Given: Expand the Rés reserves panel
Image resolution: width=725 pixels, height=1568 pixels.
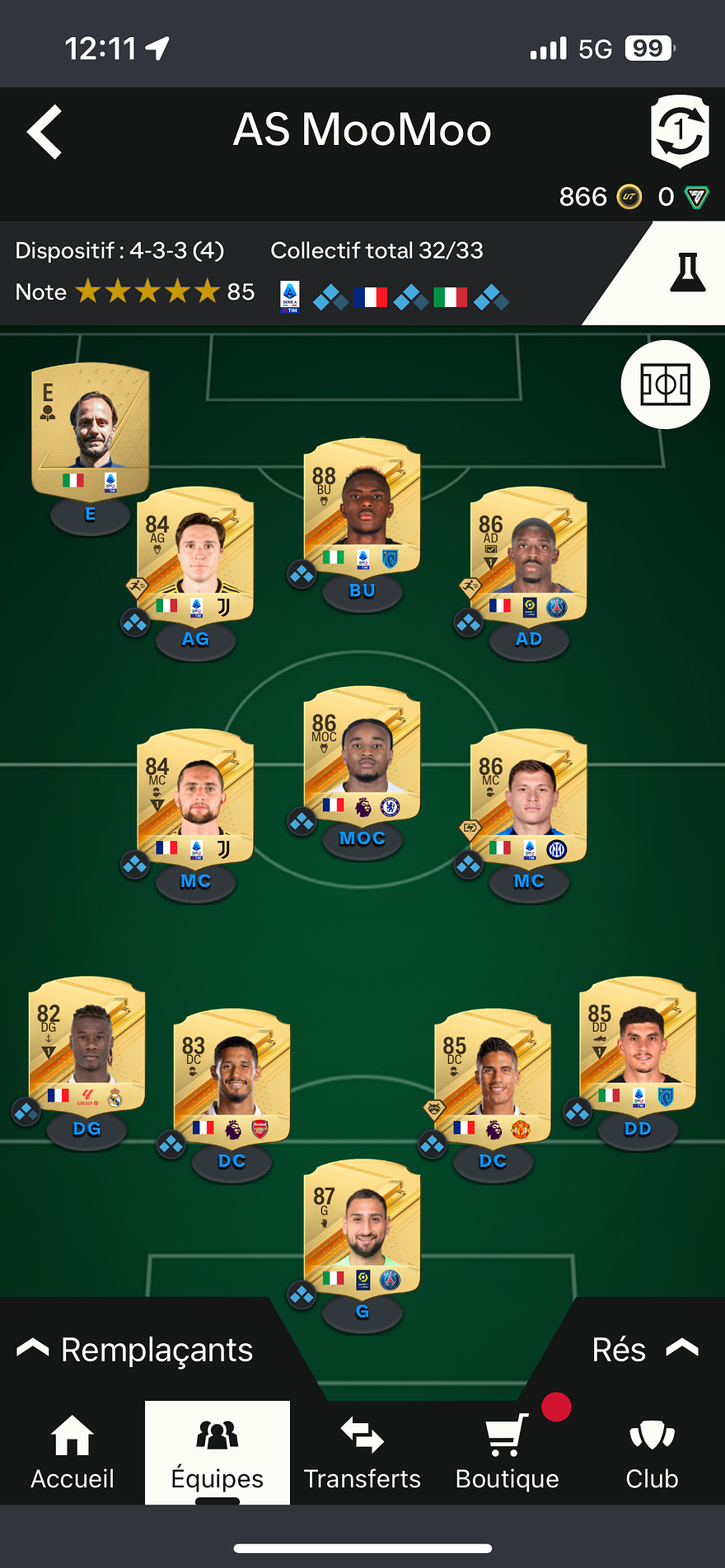Looking at the screenshot, I should coord(644,1351).
